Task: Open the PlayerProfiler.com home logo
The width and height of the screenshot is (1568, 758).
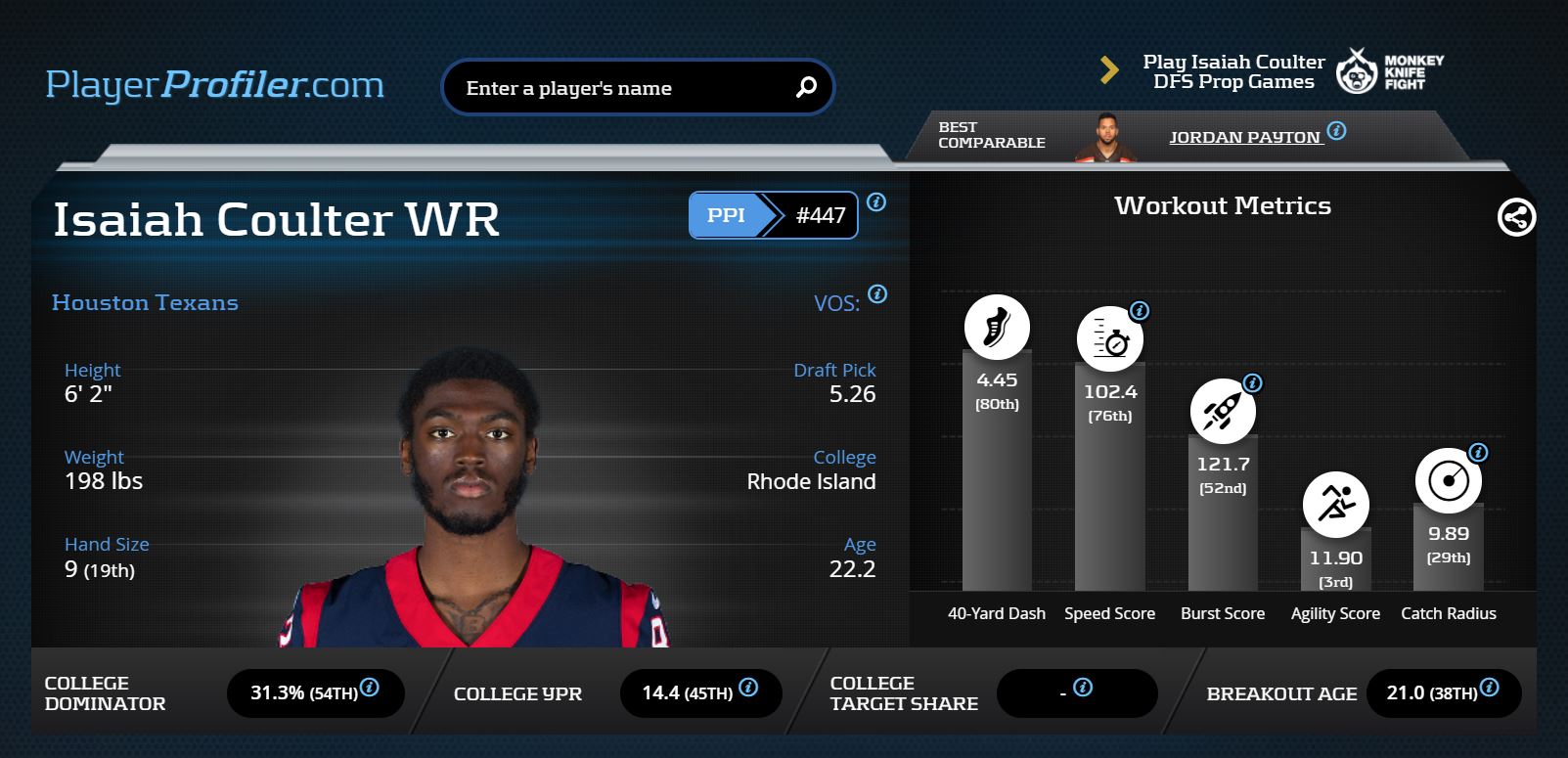Action: (214, 85)
